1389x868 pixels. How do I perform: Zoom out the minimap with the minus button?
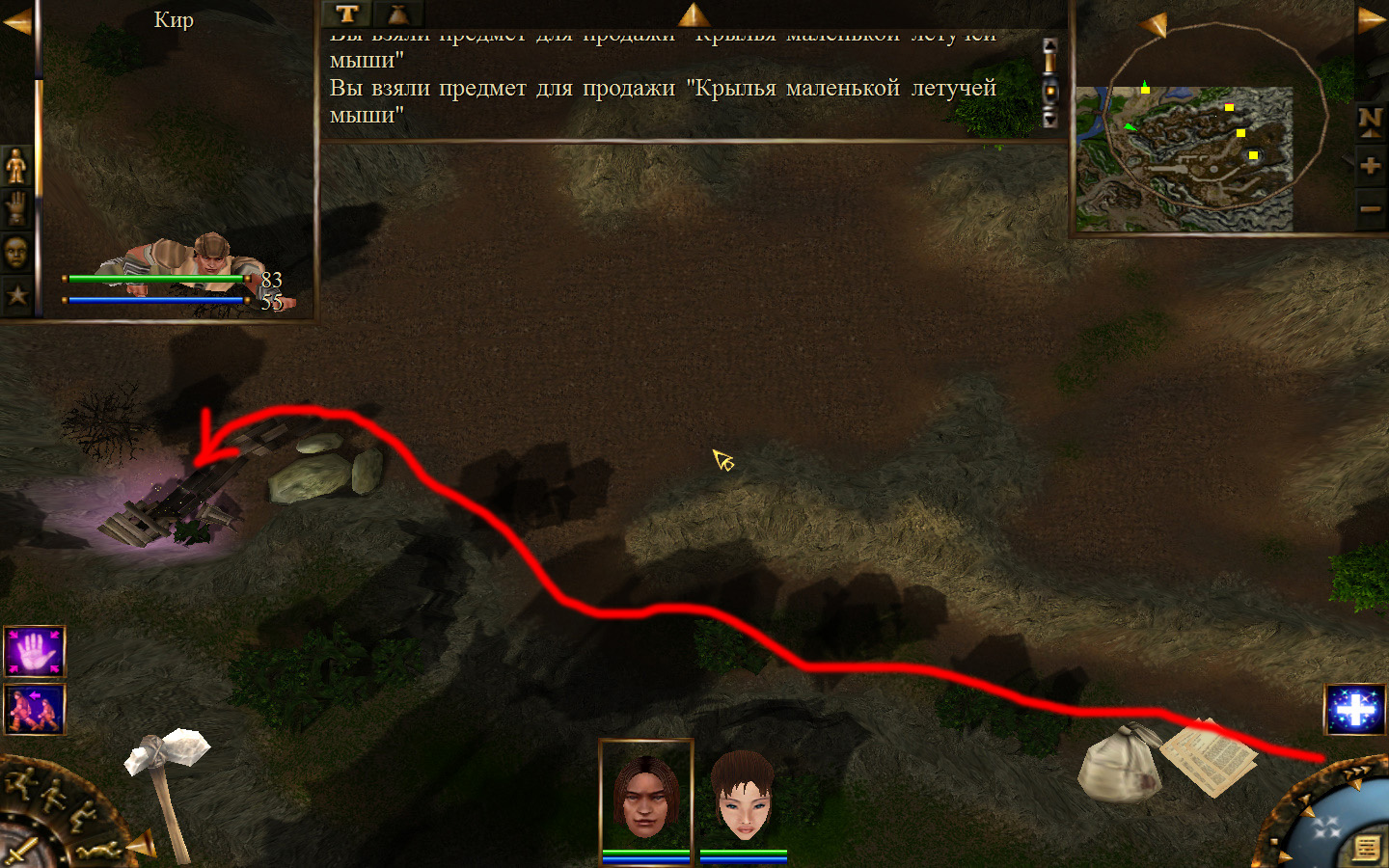pyautogui.click(x=1370, y=208)
